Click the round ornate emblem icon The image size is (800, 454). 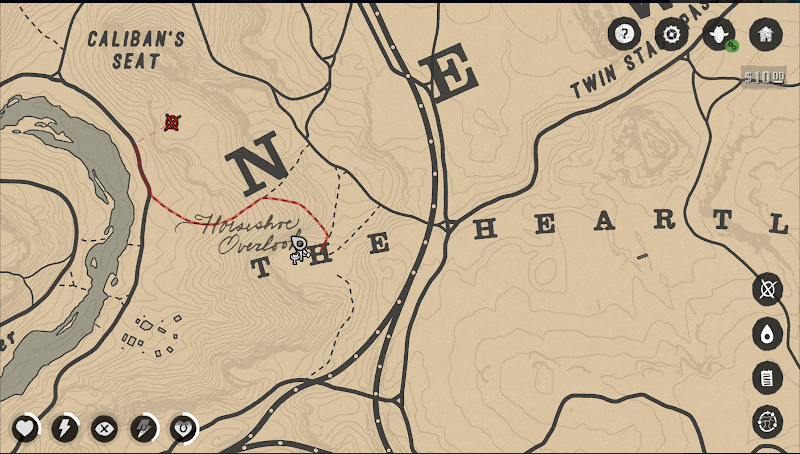(x=767, y=422)
